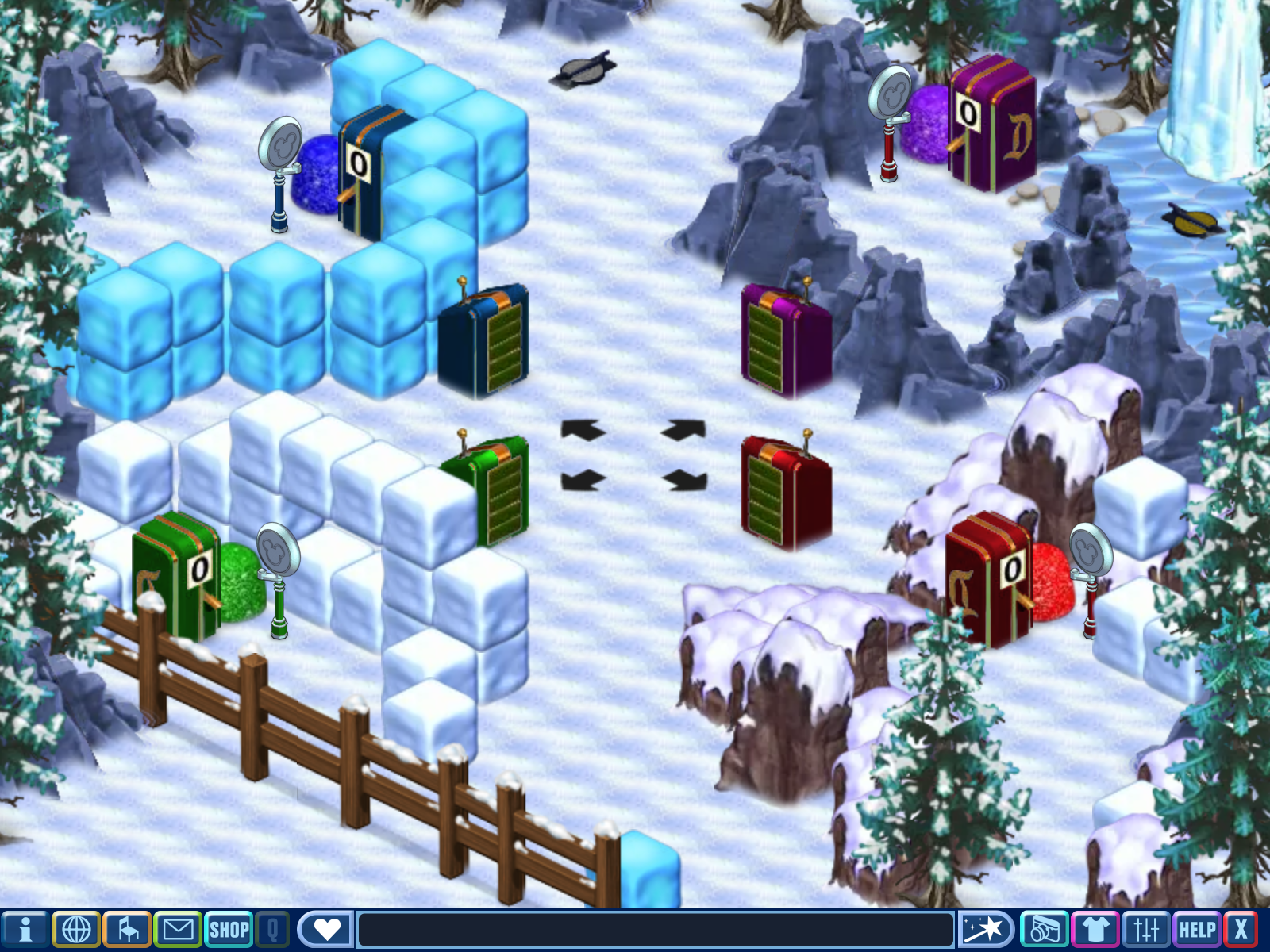Image resolution: width=1270 pixels, height=952 pixels.
Task: Click the upper-right direction arrow
Action: [684, 430]
